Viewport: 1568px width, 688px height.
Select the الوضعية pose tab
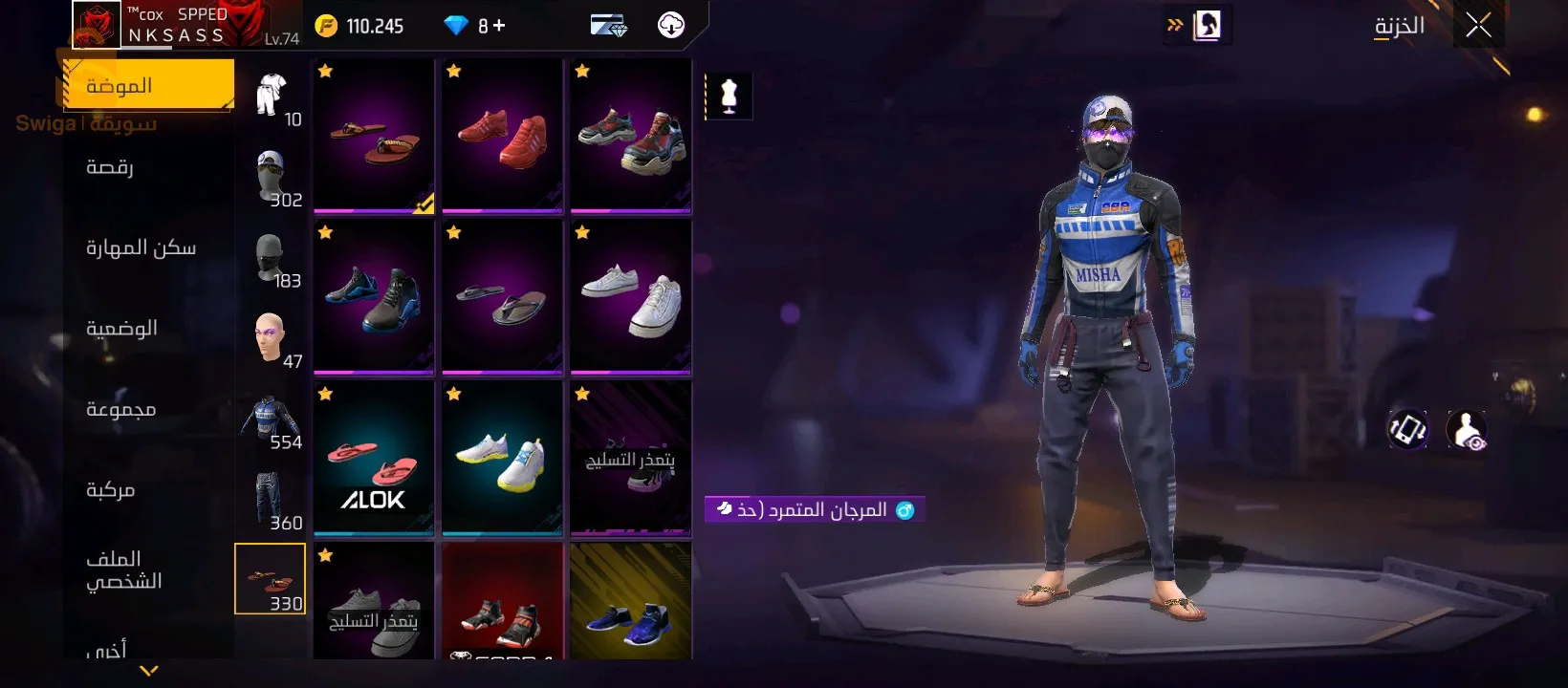click(x=121, y=329)
